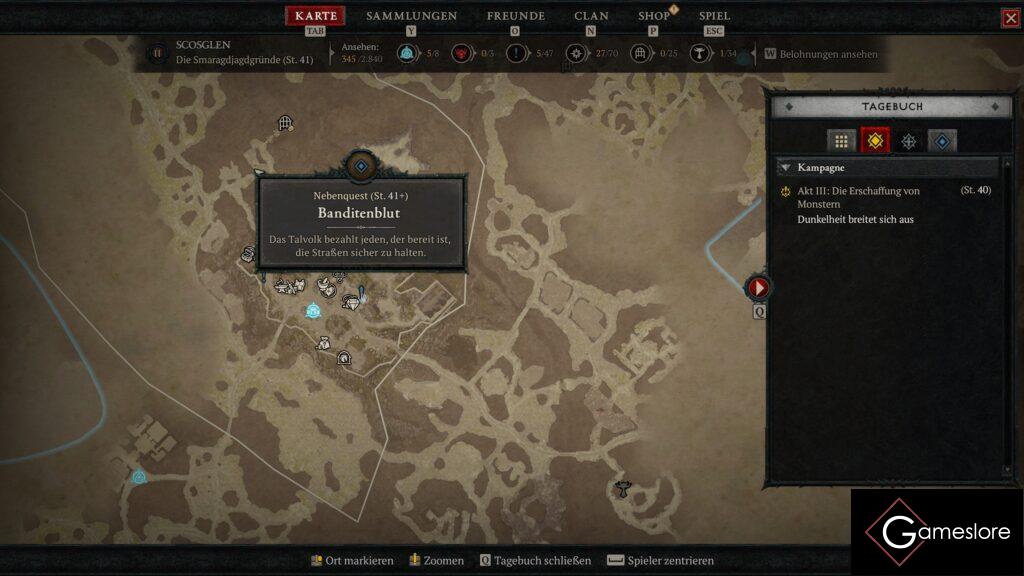
Task: Go to the Spiel menu tab
Action: click(714, 16)
